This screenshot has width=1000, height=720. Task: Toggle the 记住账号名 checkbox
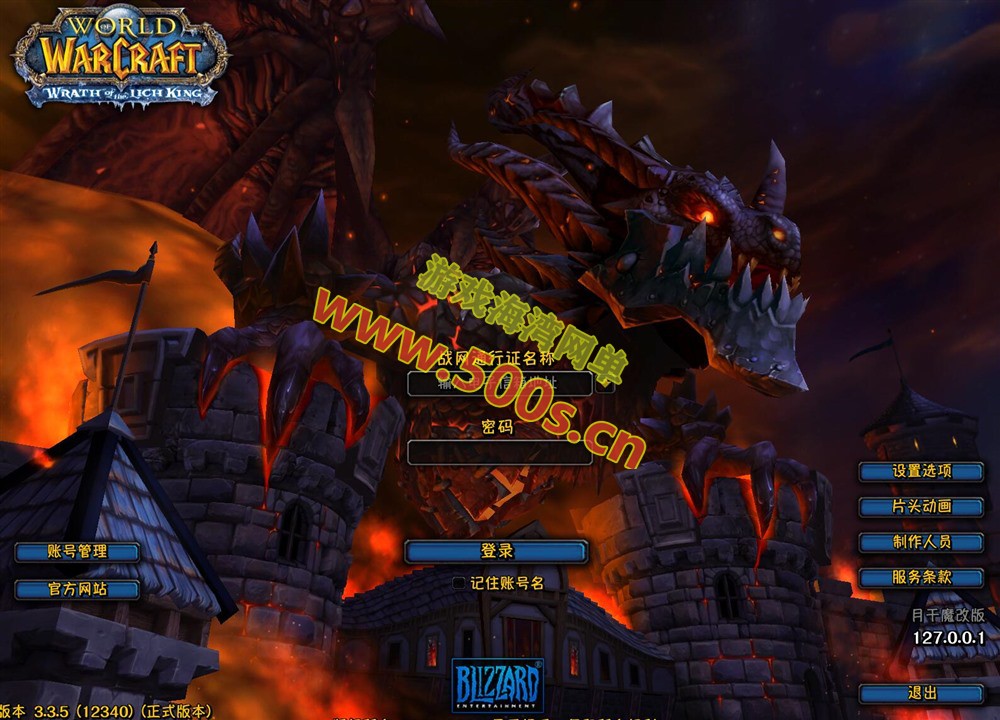point(459,582)
